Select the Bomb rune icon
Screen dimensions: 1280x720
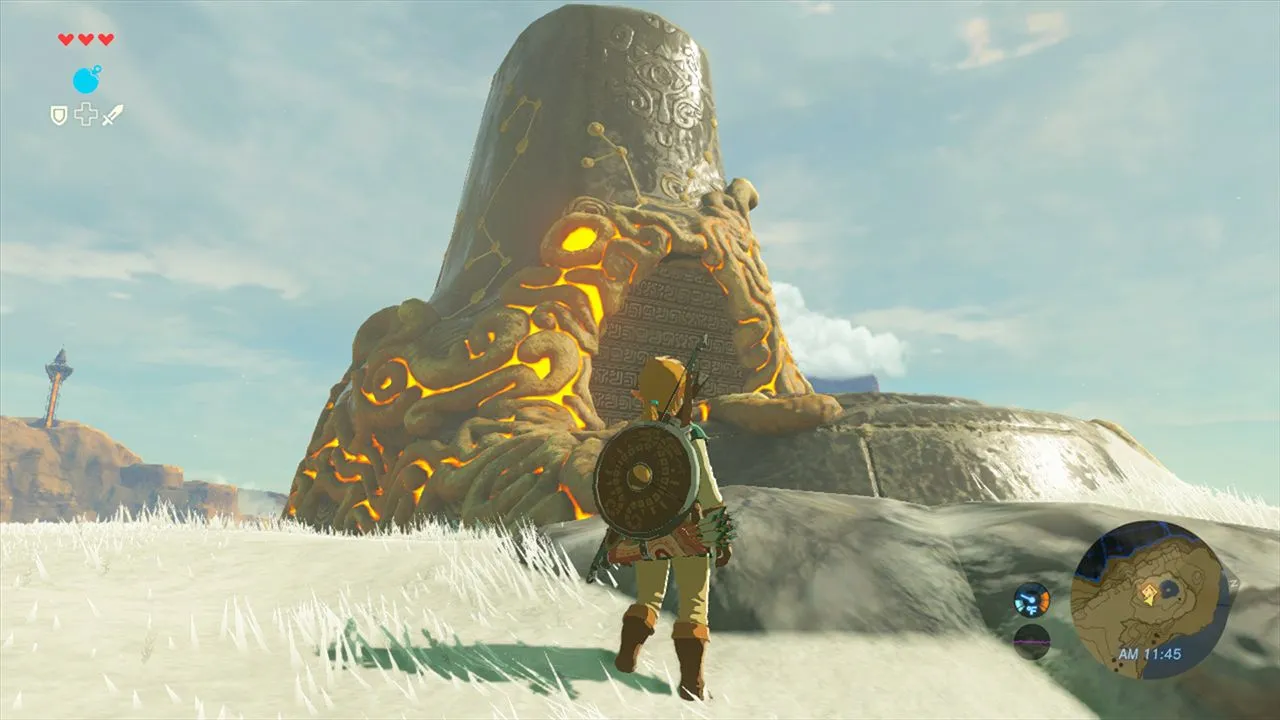coord(86,80)
